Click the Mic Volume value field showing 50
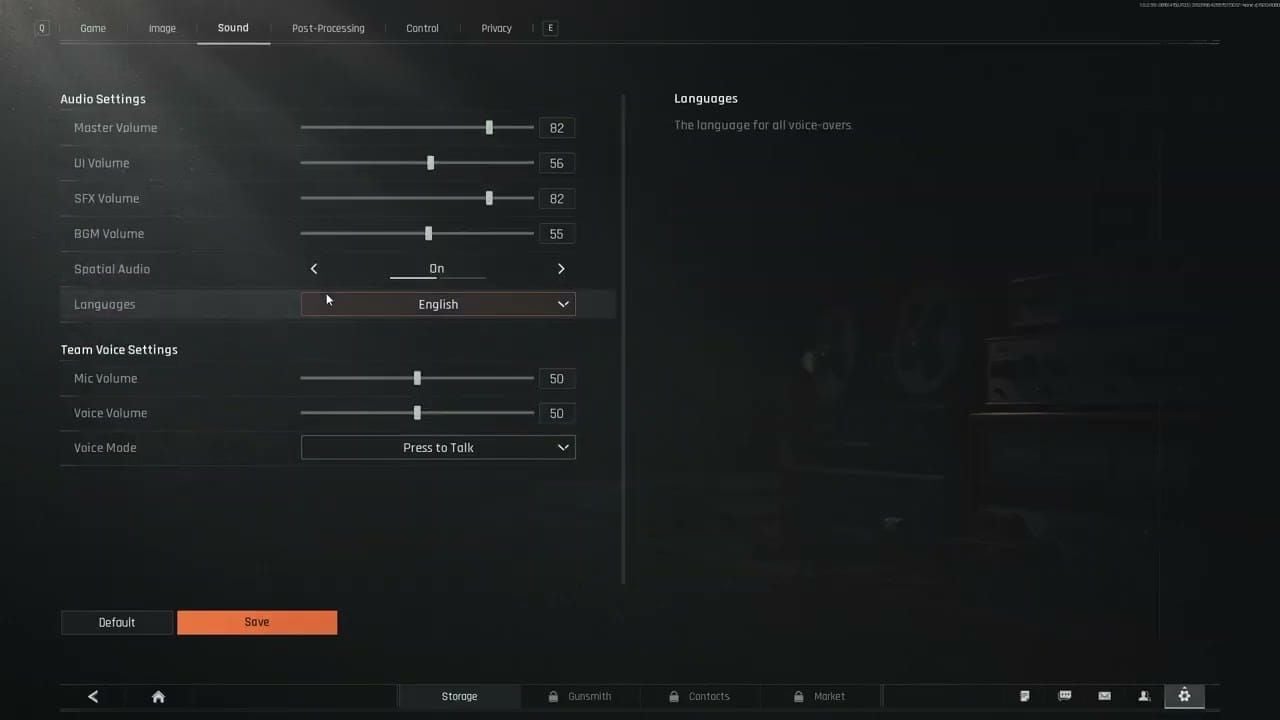 [x=556, y=378]
